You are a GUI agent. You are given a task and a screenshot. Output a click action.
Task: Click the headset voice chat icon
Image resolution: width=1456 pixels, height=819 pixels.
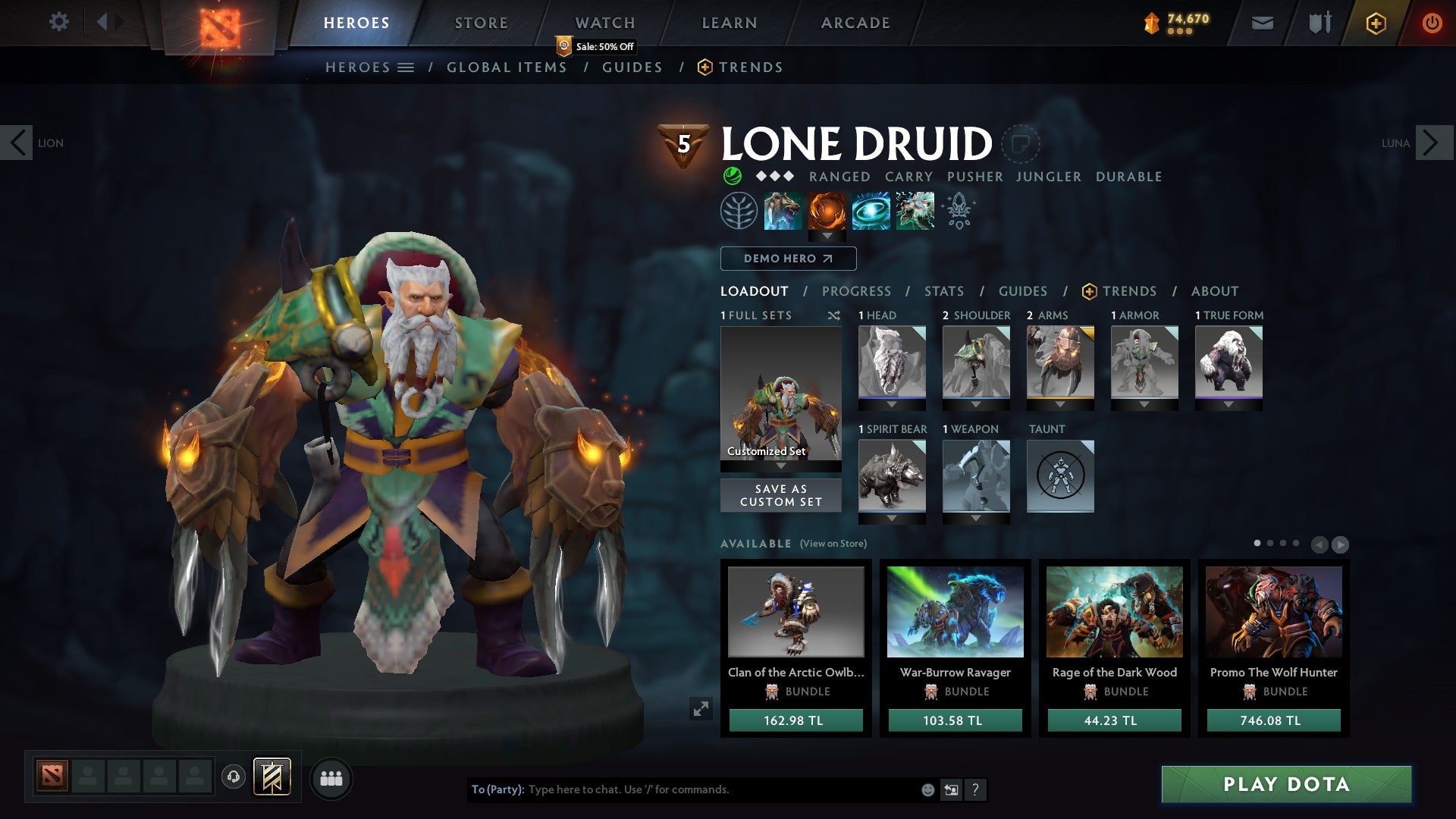(234, 777)
